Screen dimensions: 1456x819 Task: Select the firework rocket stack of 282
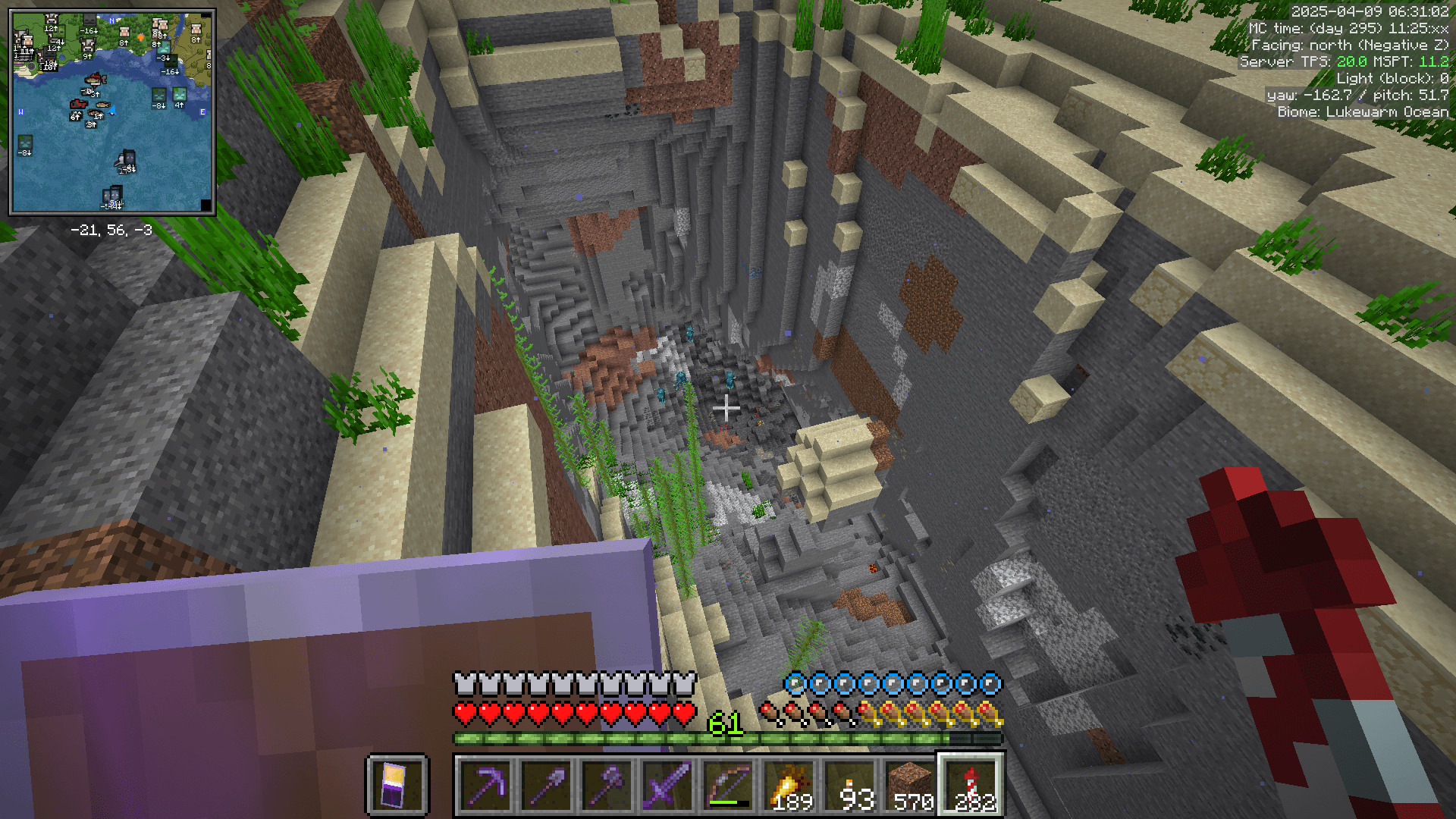971,785
